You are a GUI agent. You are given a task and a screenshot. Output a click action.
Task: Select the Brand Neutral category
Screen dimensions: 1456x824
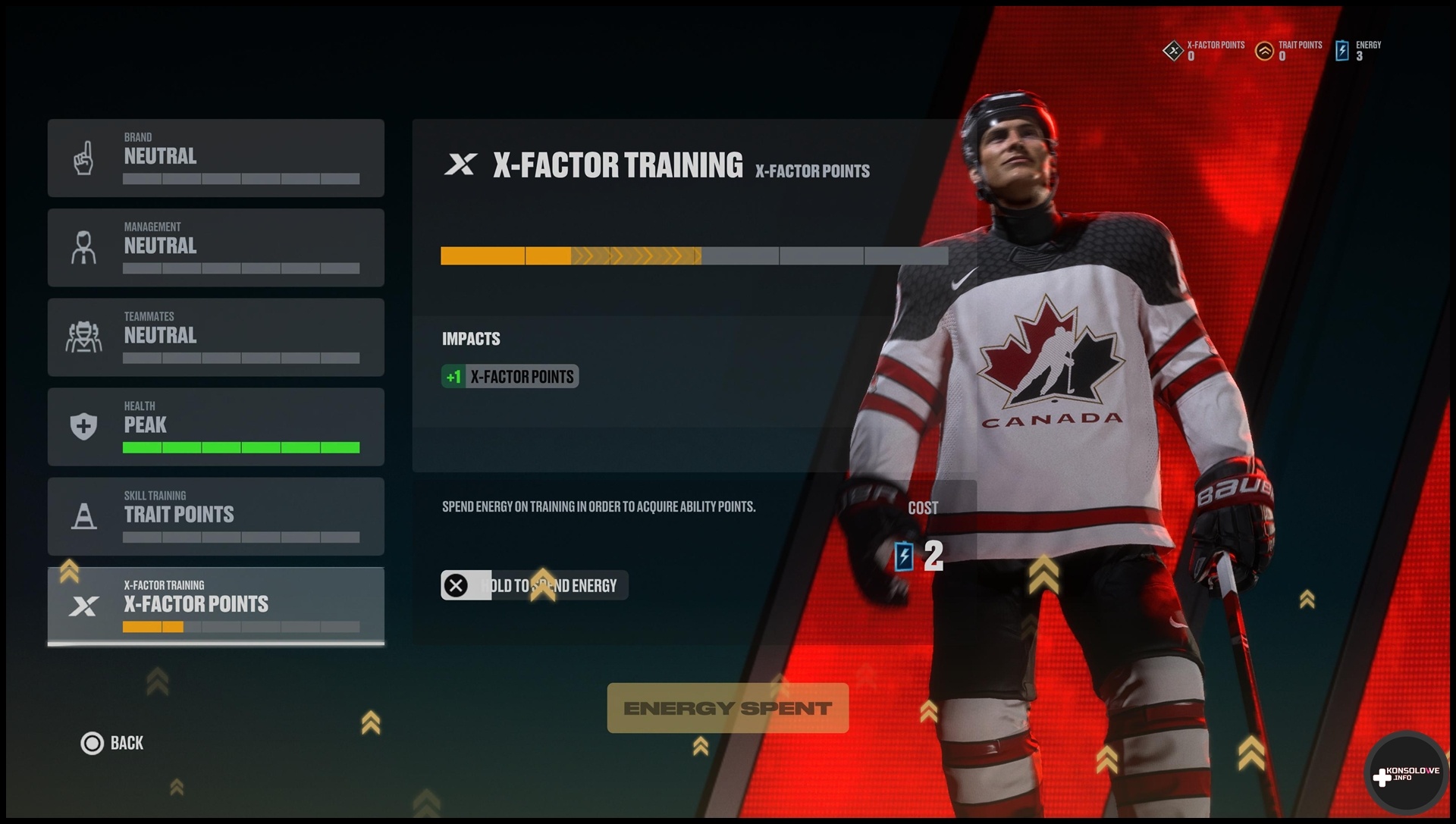(215, 158)
